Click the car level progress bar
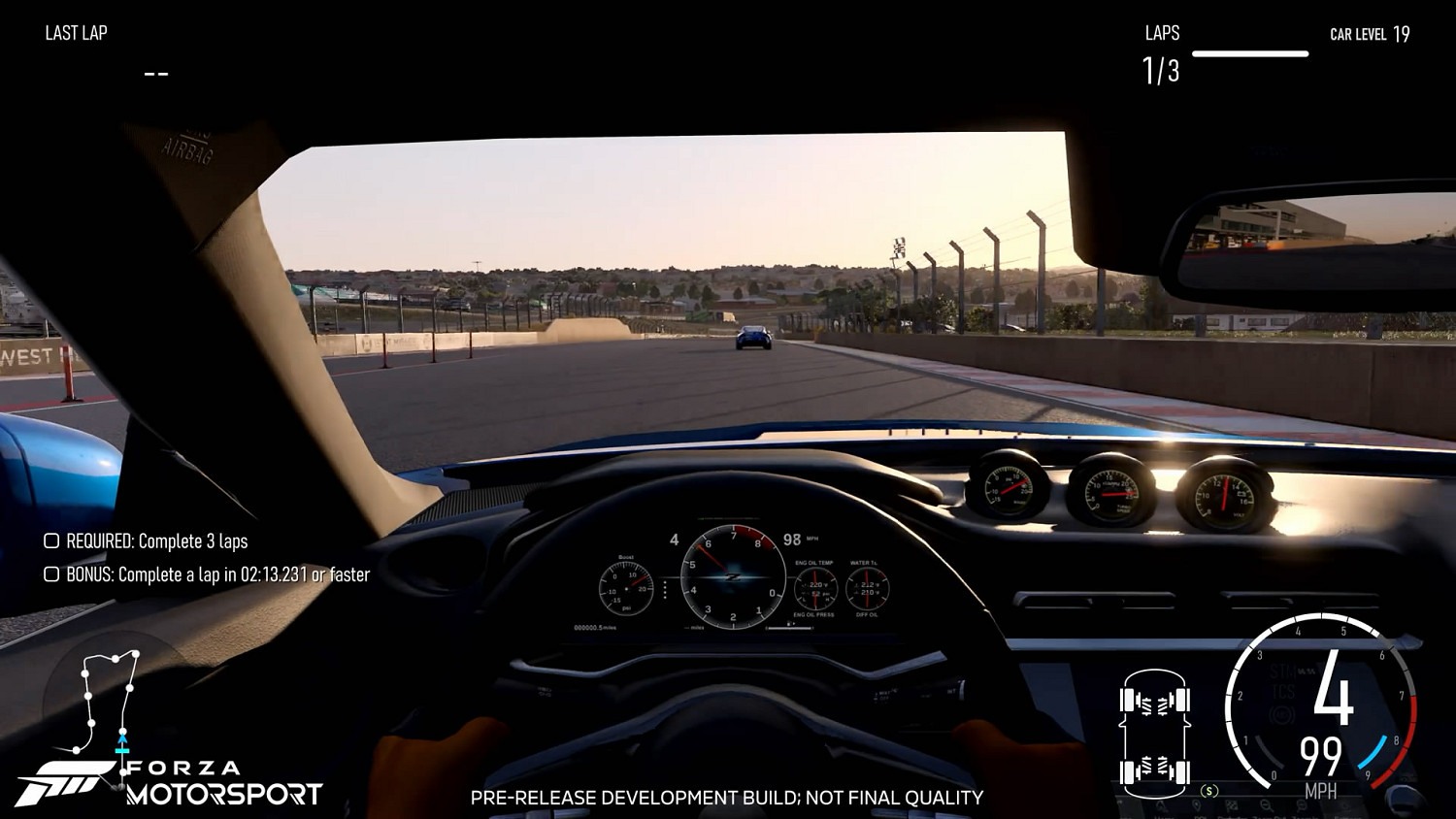1456x819 pixels. coord(1250,54)
